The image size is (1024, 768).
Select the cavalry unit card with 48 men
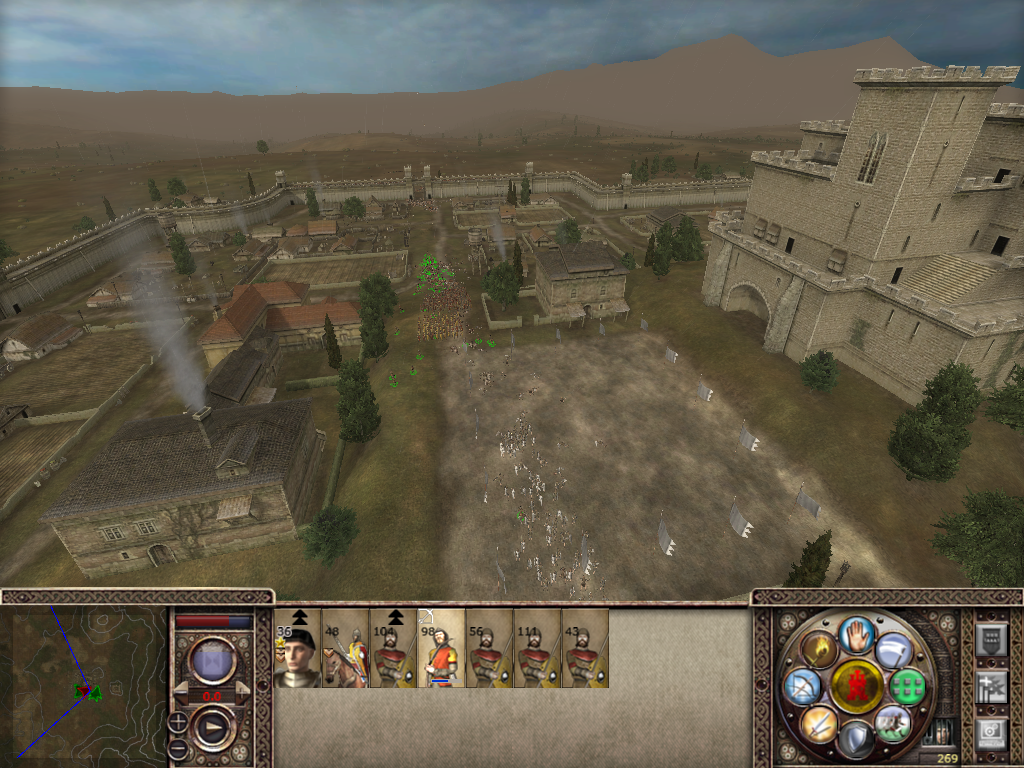tap(345, 649)
